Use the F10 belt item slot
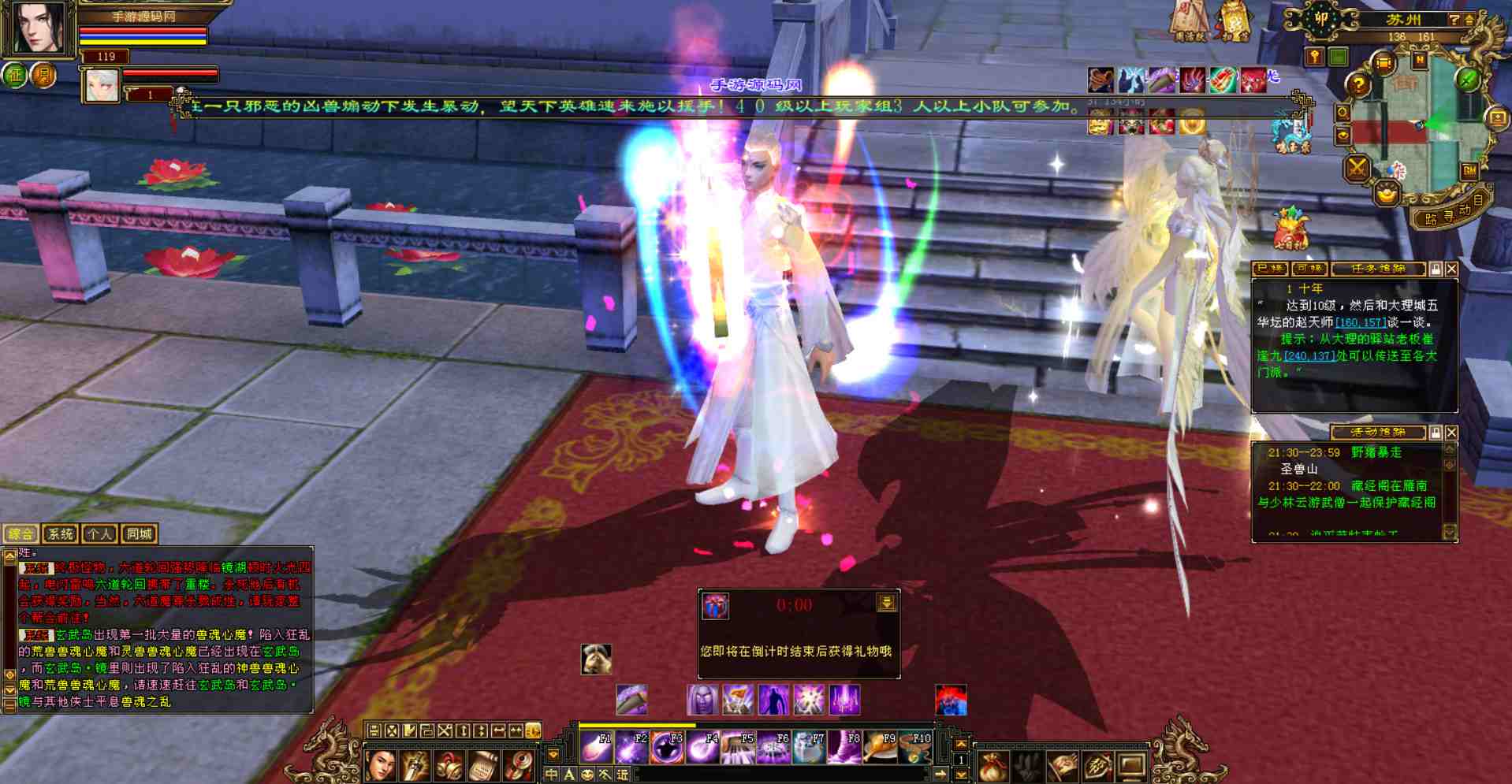 [914, 748]
